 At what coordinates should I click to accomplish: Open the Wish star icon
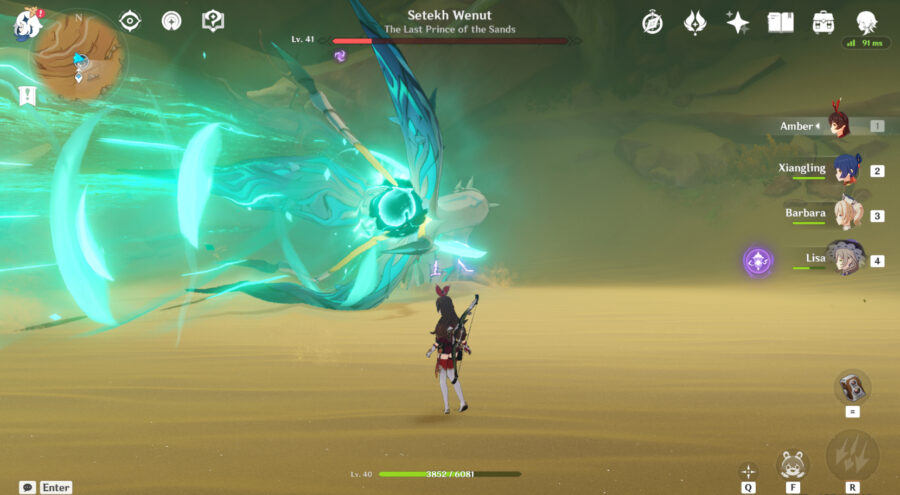click(x=738, y=23)
